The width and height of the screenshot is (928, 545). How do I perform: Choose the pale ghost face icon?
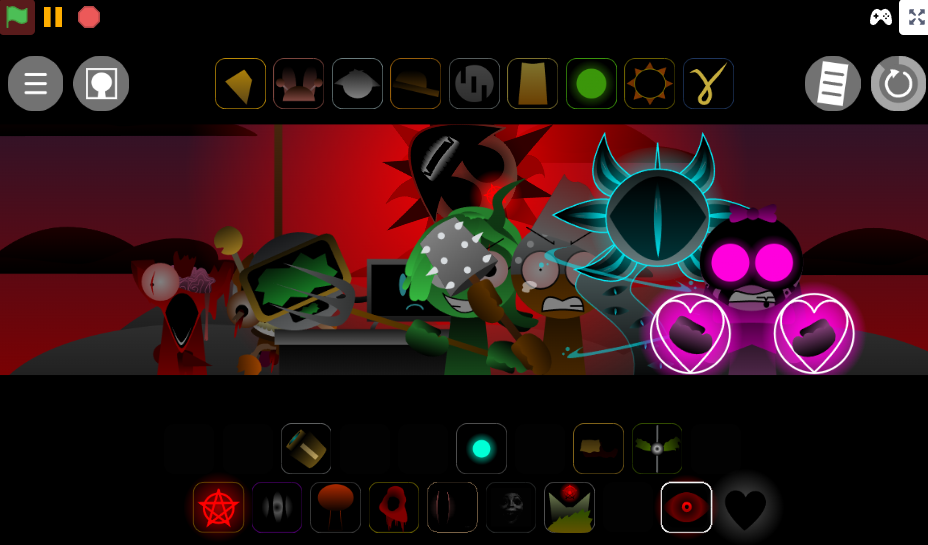click(511, 508)
